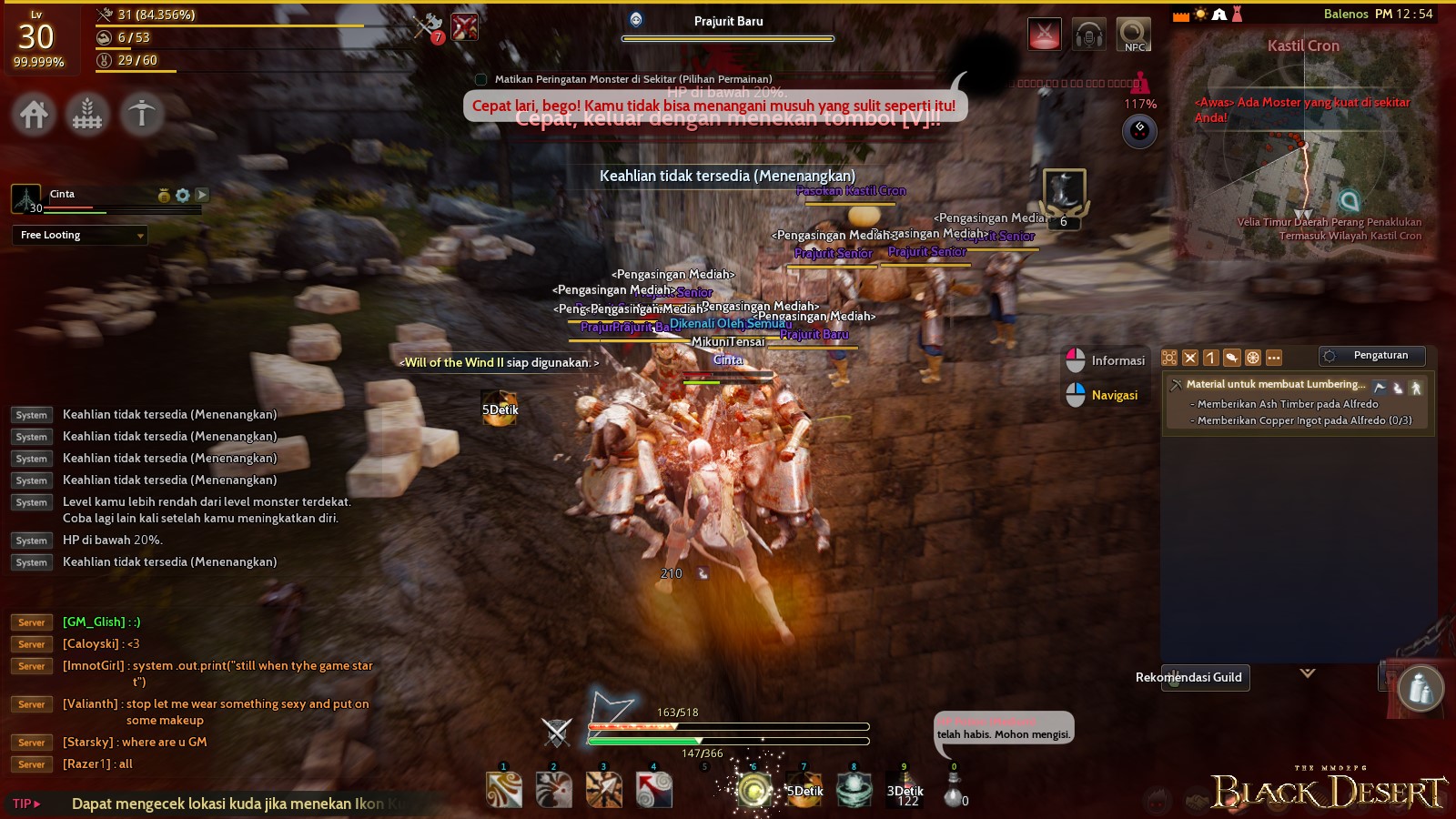Enable autorun walking icon on quest entry
This screenshot has height=819, width=1456.
pyautogui.click(x=1417, y=387)
